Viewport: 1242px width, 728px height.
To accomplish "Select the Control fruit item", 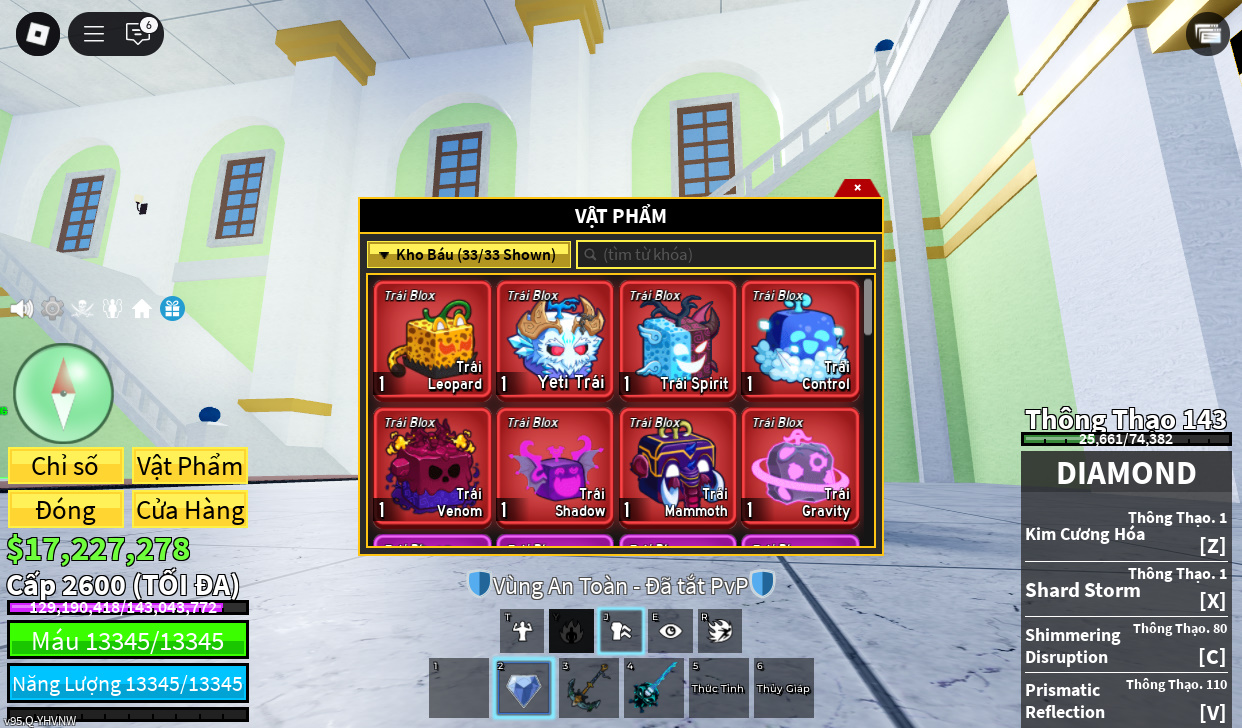I will tap(800, 340).
